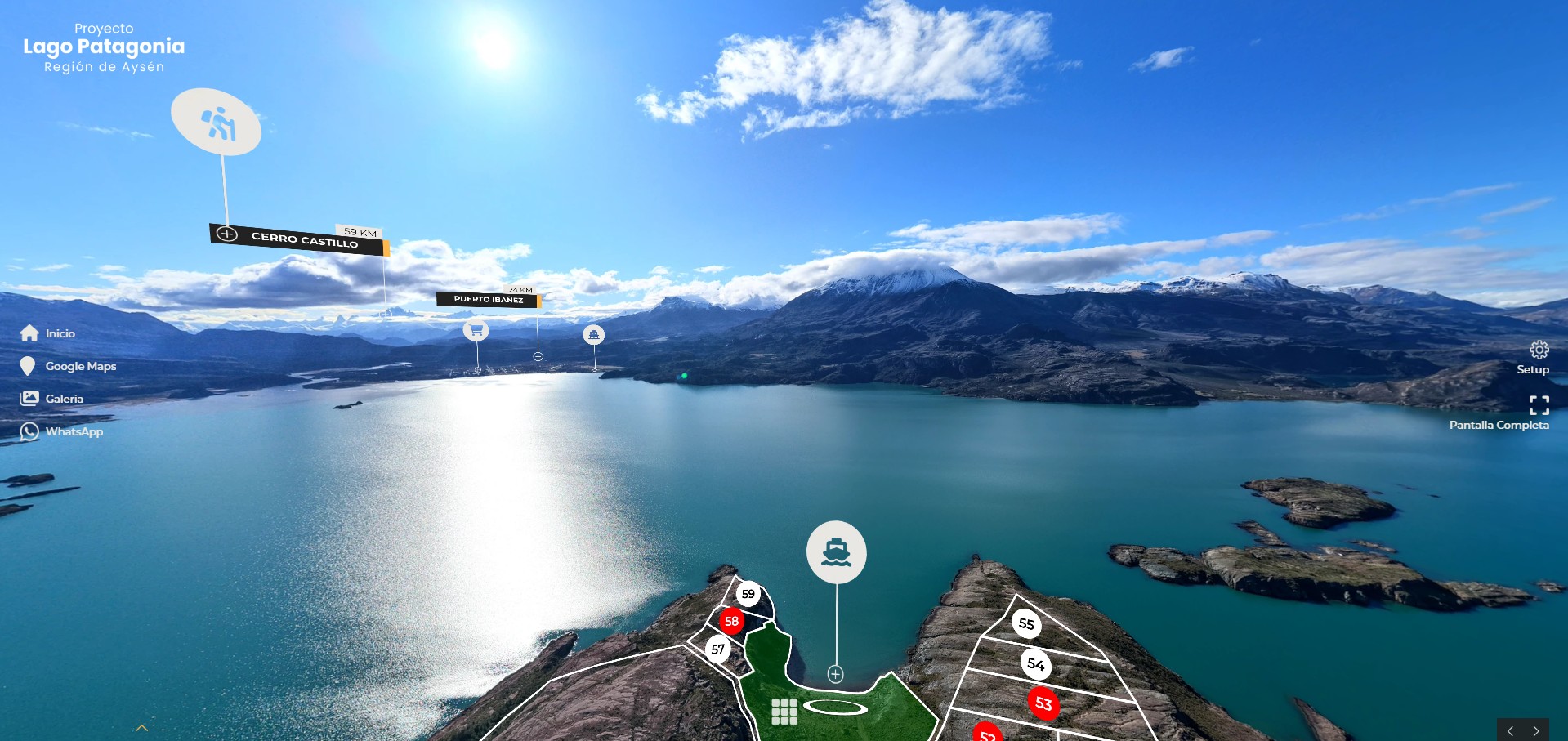The width and height of the screenshot is (1568, 741).
Task: Select lot number 59 marker
Action: tap(748, 594)
